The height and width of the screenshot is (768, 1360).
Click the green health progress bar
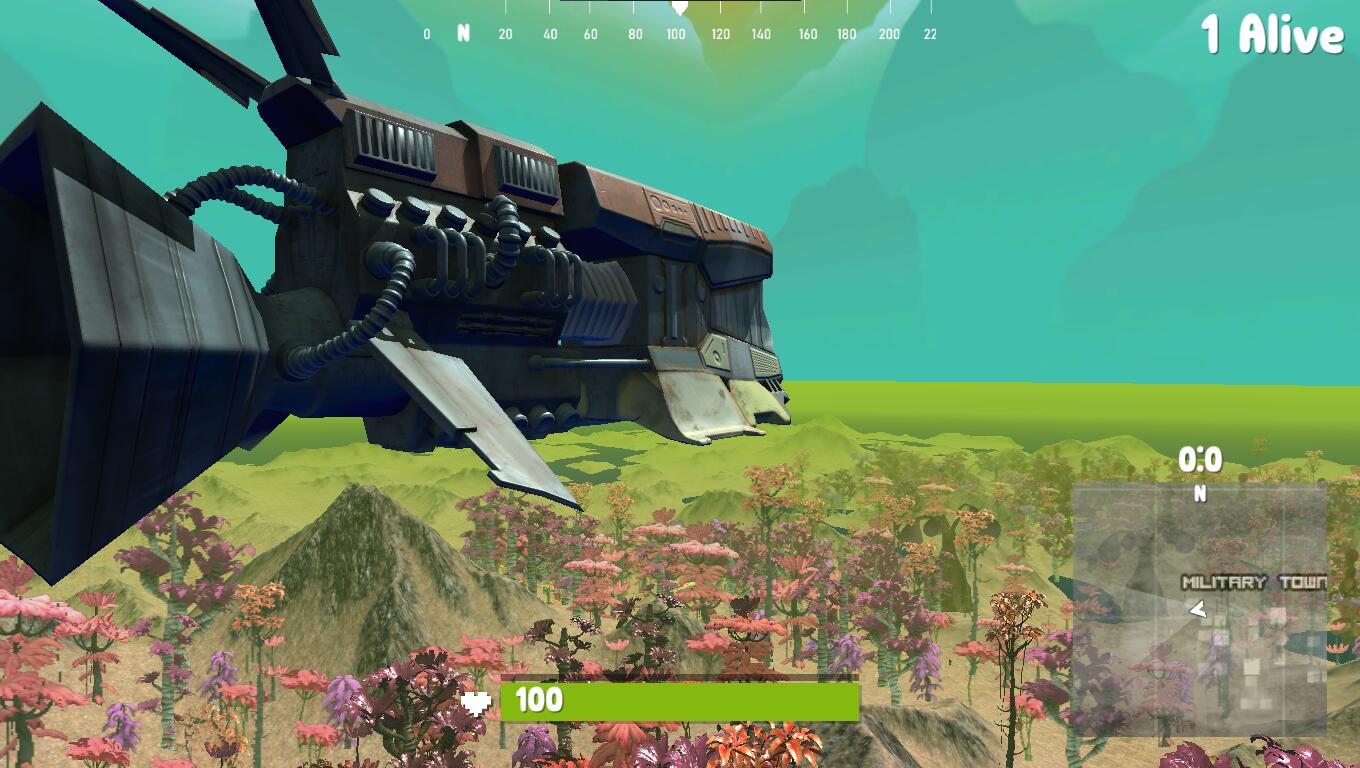coord(680,700)
